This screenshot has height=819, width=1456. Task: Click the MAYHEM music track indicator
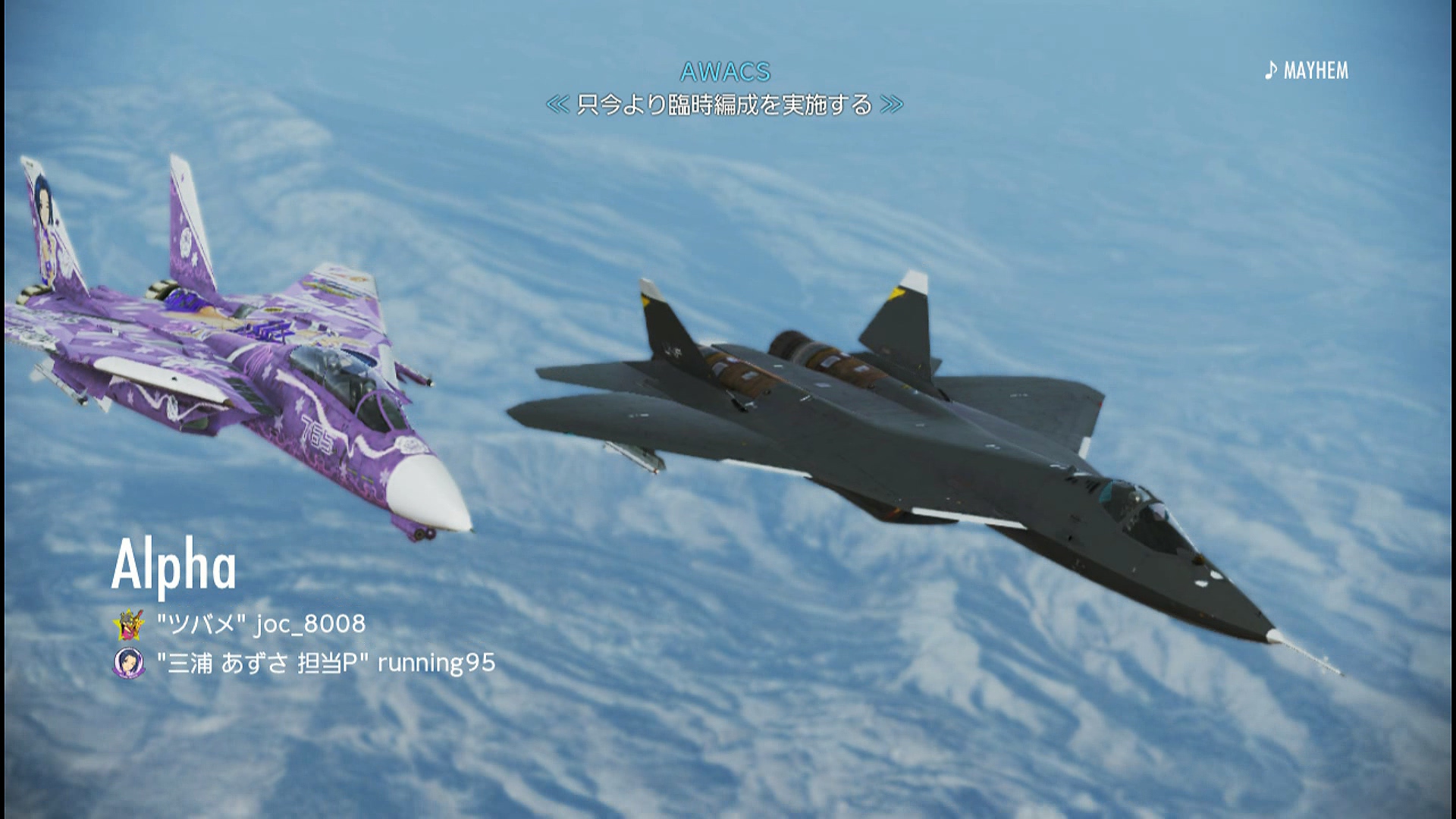(x=1307, y=71)
